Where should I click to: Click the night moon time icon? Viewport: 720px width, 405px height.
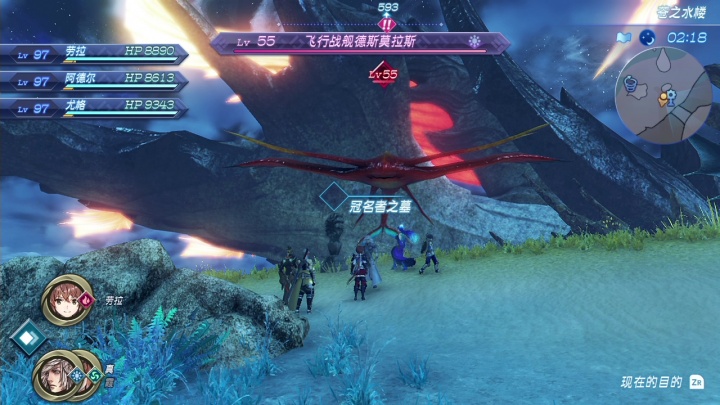pyautogui.click(x=647, y=37)
